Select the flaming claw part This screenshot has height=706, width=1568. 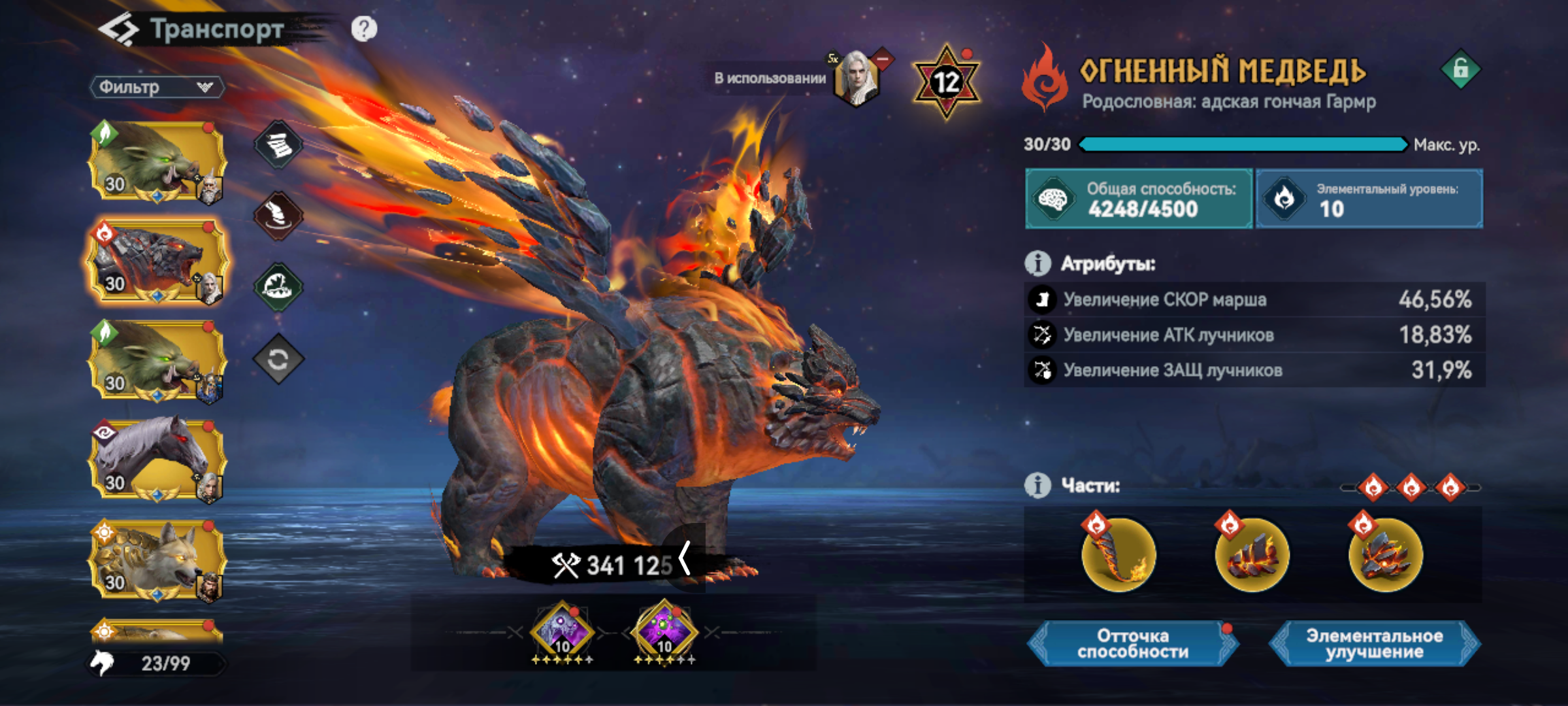(1119, 554)
